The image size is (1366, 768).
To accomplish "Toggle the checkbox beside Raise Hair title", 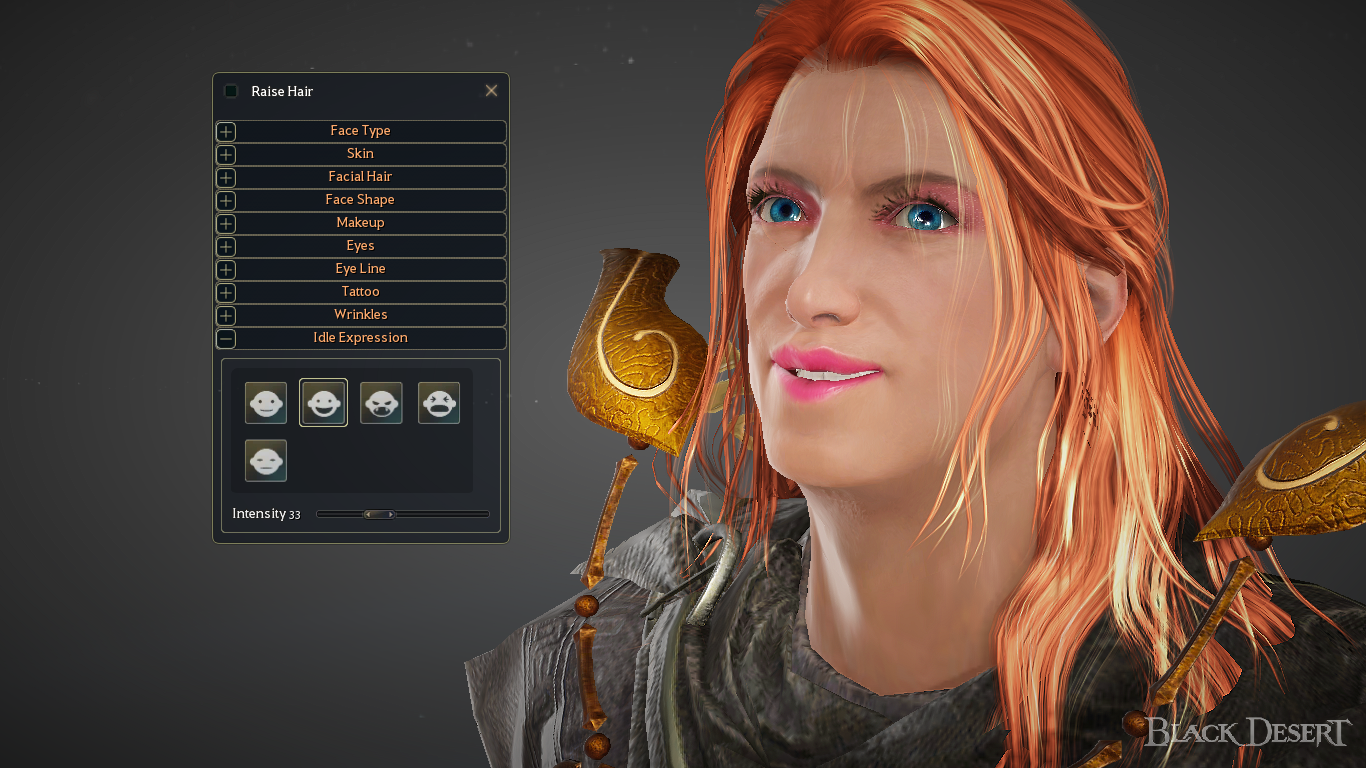I will tap(230, 90).
